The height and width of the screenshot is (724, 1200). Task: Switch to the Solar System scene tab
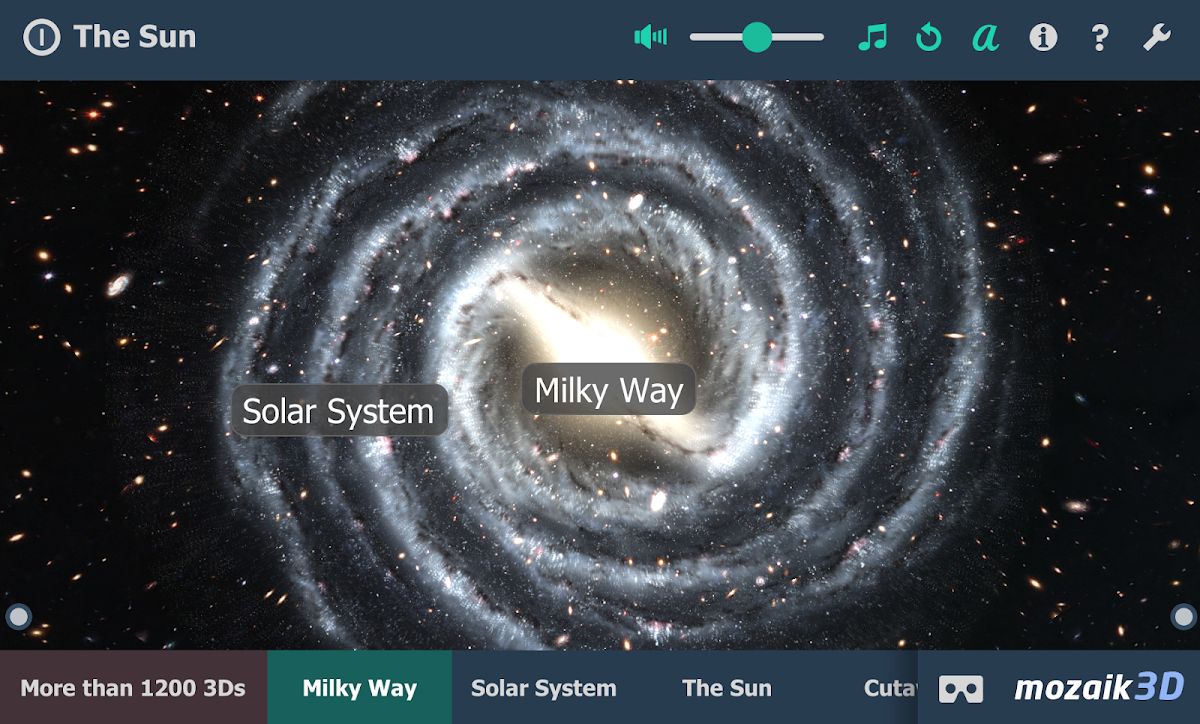point(544,688)
